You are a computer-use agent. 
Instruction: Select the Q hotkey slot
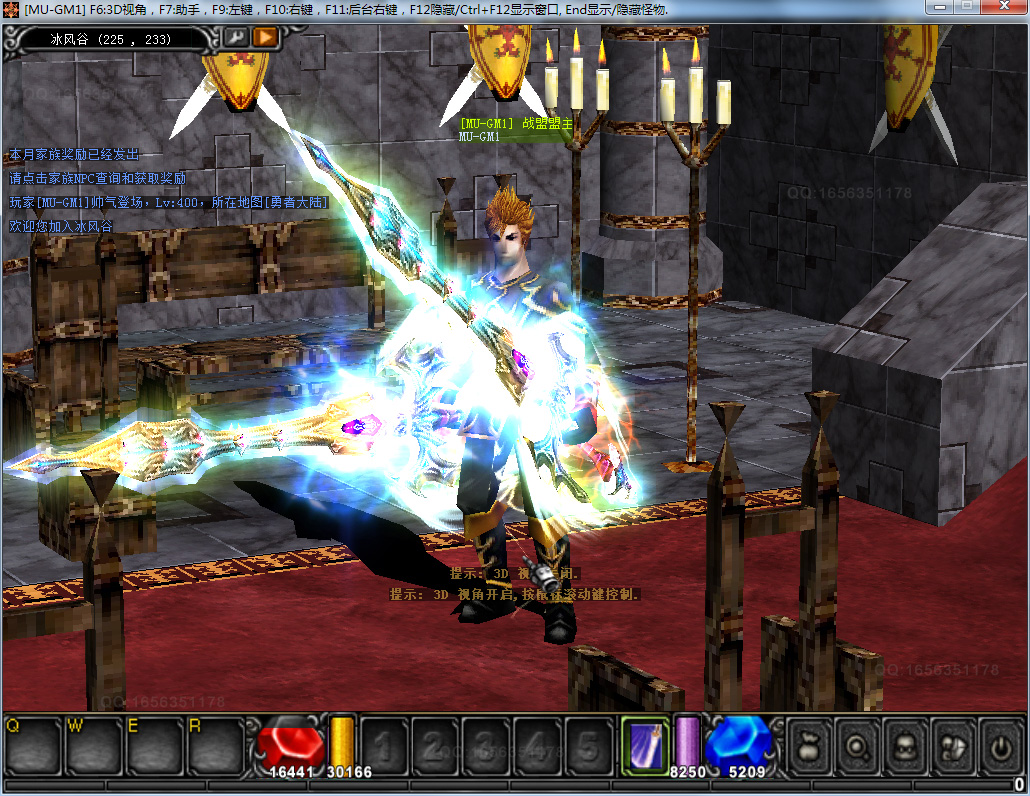pyautogui.click(x=33, y=746)
